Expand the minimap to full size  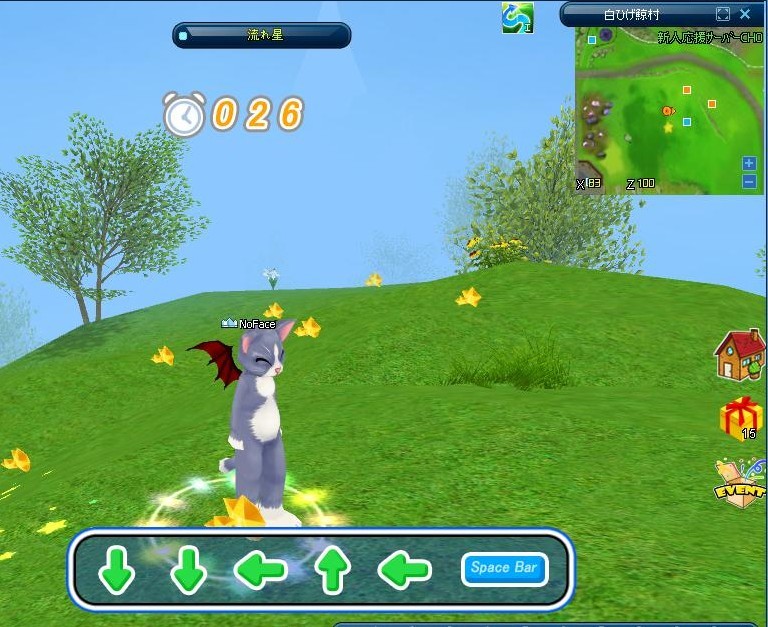tap(723, 14)
